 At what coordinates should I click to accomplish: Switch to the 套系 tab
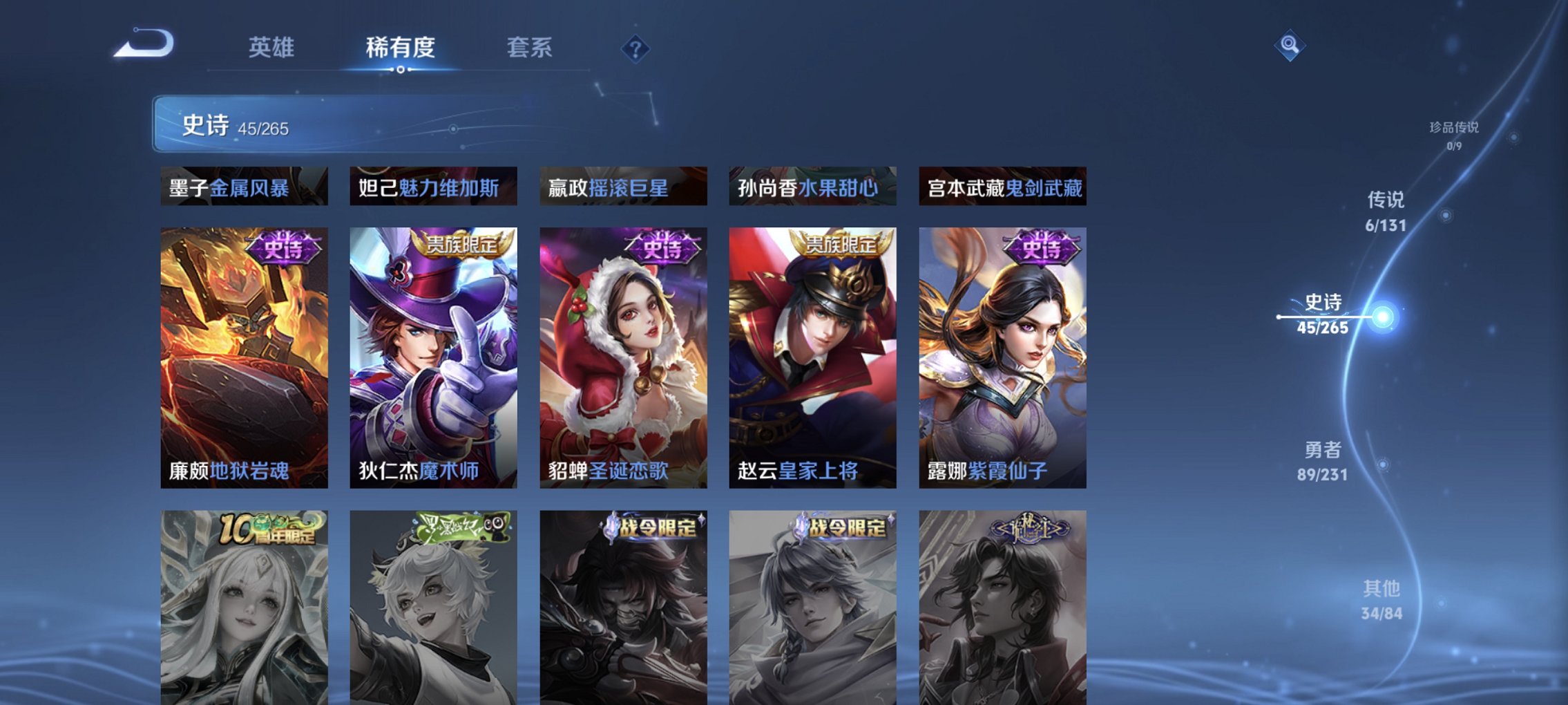click(x=530, y=47)
